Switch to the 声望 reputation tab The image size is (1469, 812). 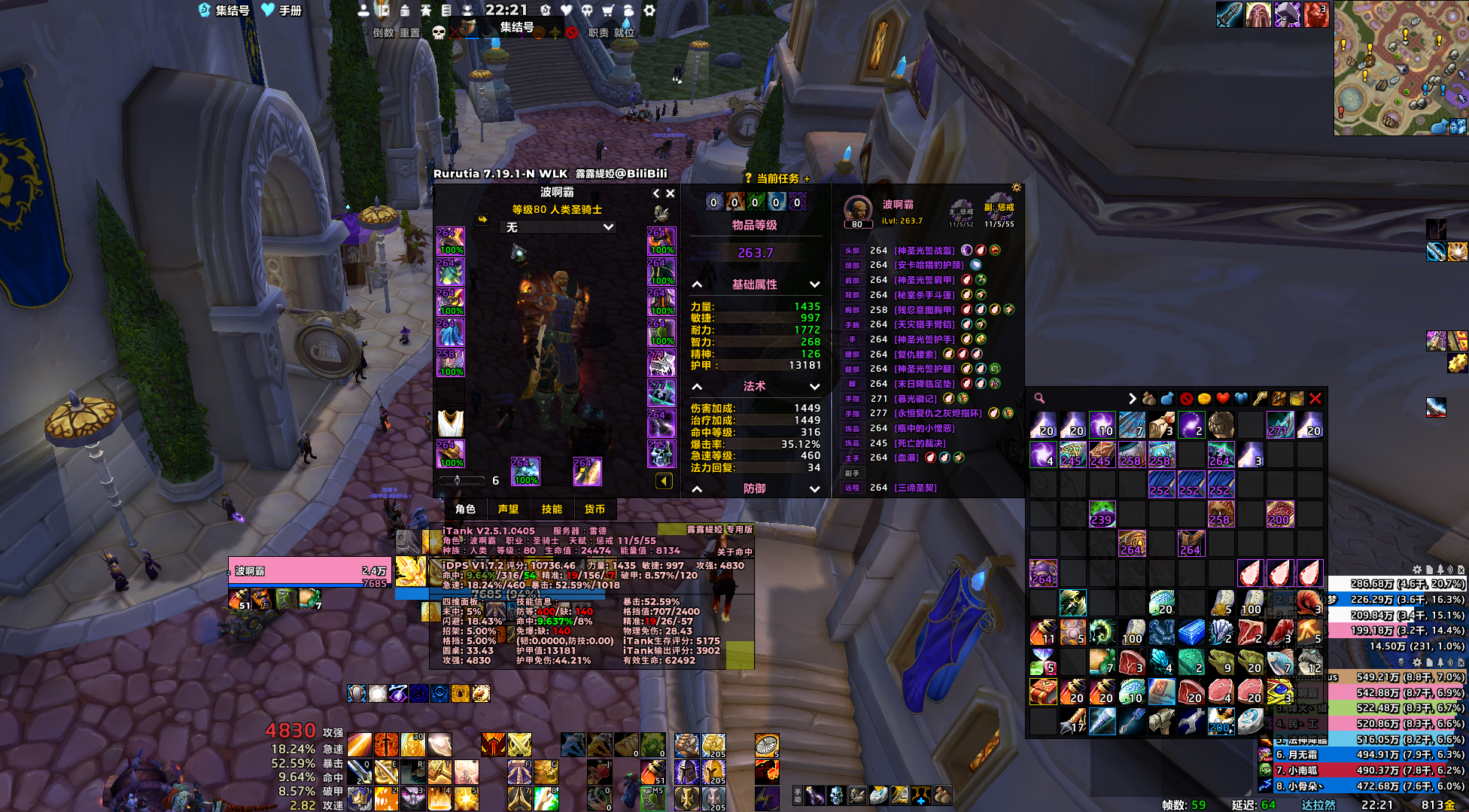tap(508, 509)
